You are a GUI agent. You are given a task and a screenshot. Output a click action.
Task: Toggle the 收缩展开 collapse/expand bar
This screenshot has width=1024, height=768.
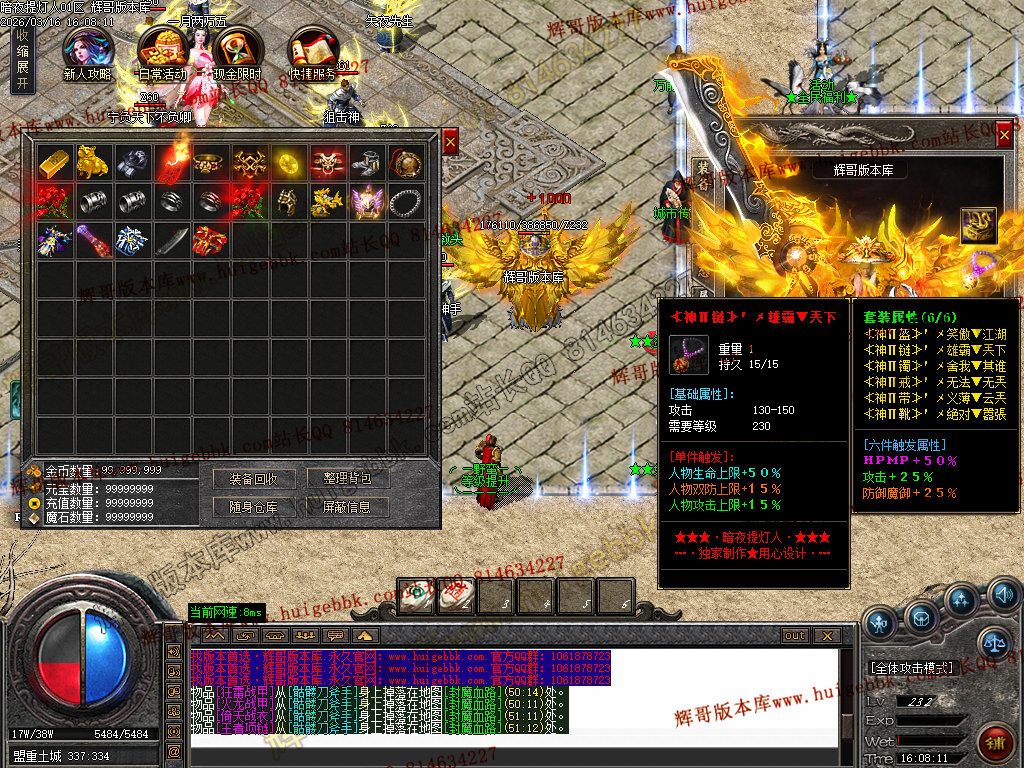(22, 60)
